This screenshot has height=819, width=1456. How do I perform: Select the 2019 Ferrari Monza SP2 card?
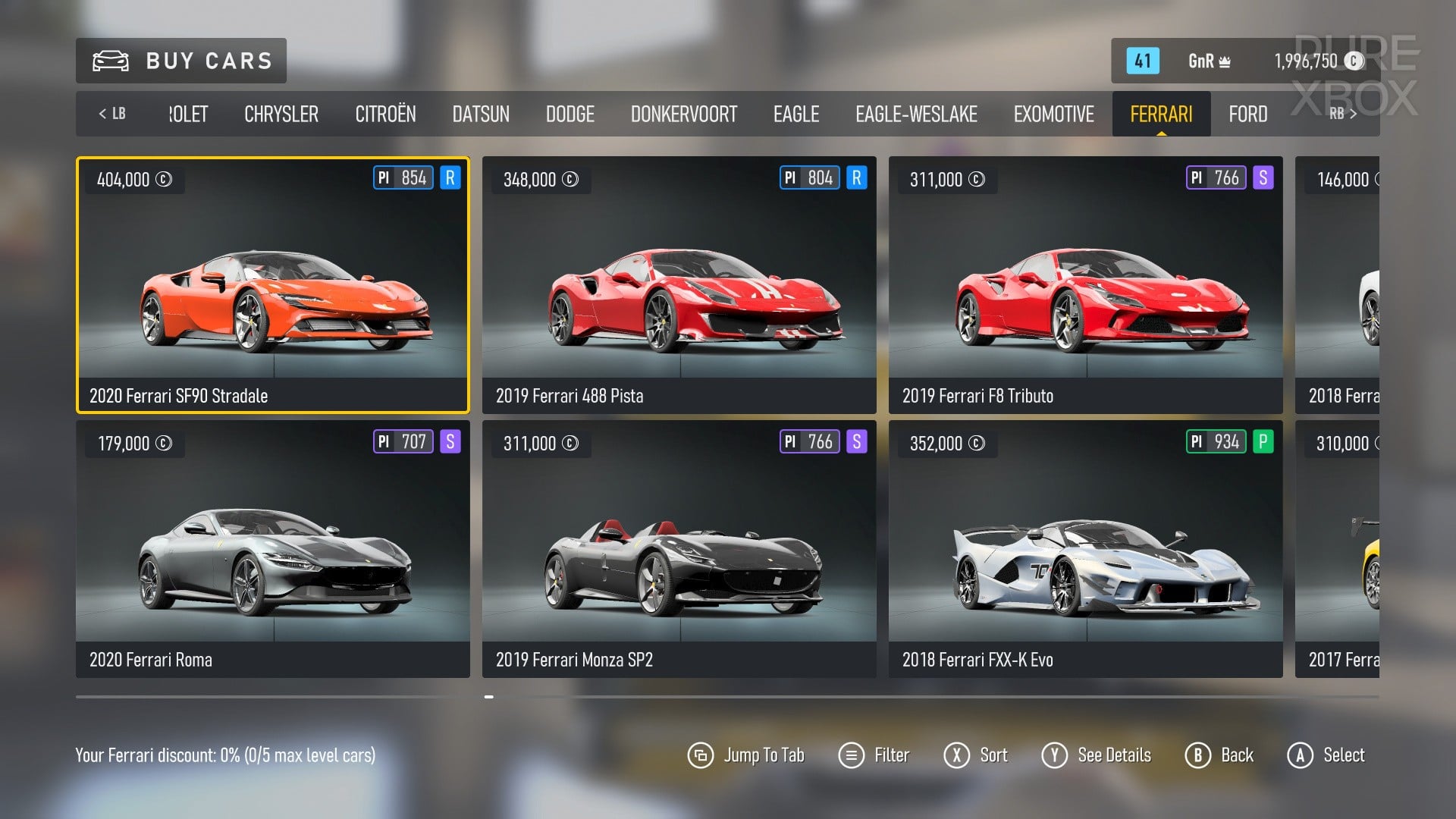coord(679,546)
